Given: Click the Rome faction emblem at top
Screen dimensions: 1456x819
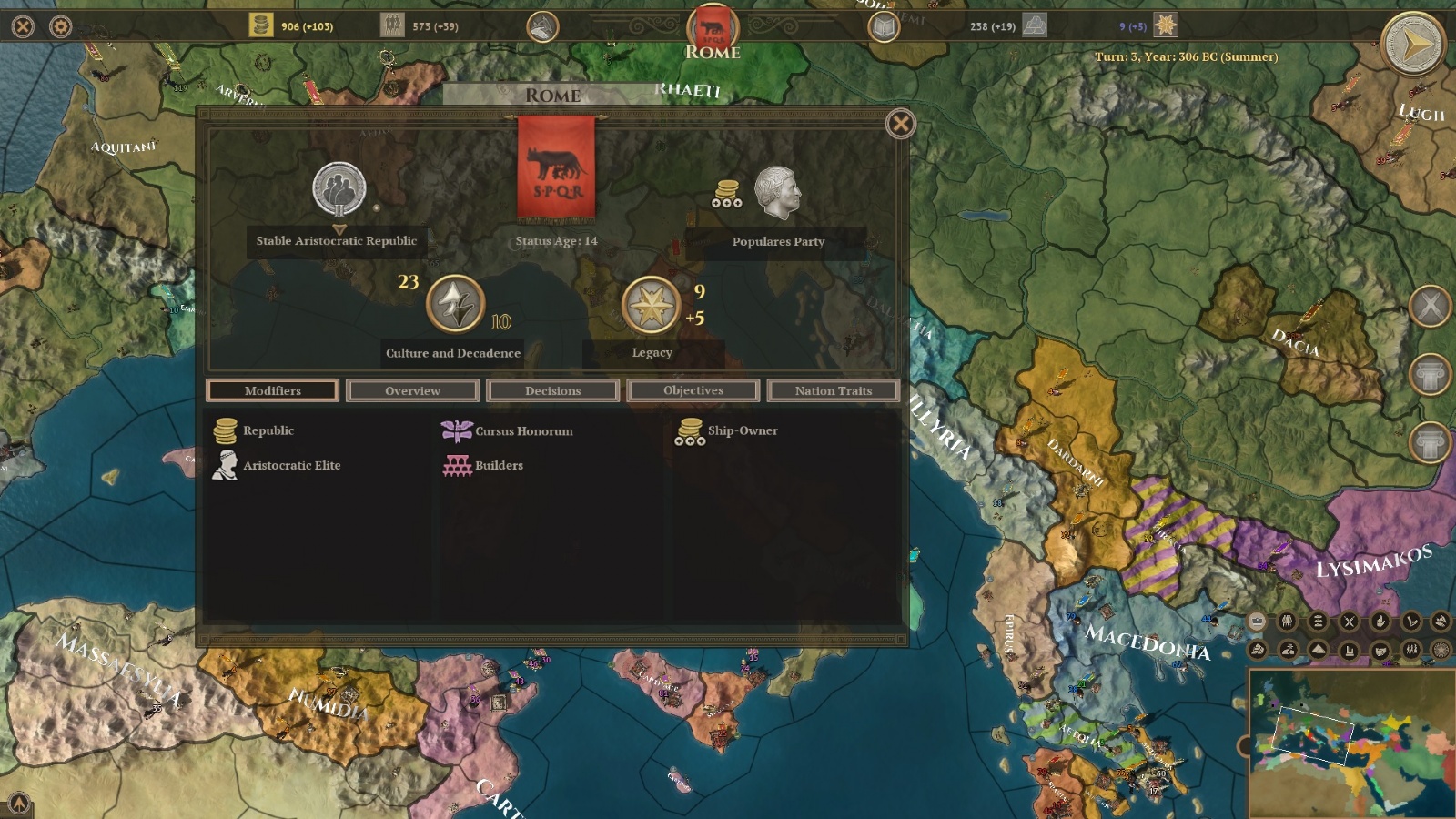Looking at the screenshot, I should [x=713, y=27].
